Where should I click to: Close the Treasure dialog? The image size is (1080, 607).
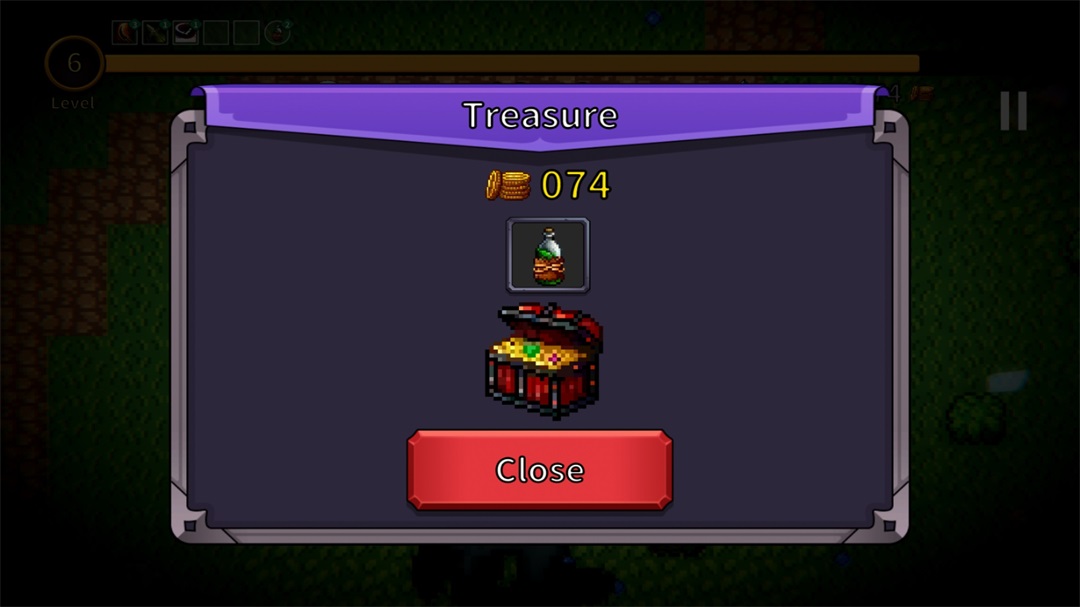539,470
